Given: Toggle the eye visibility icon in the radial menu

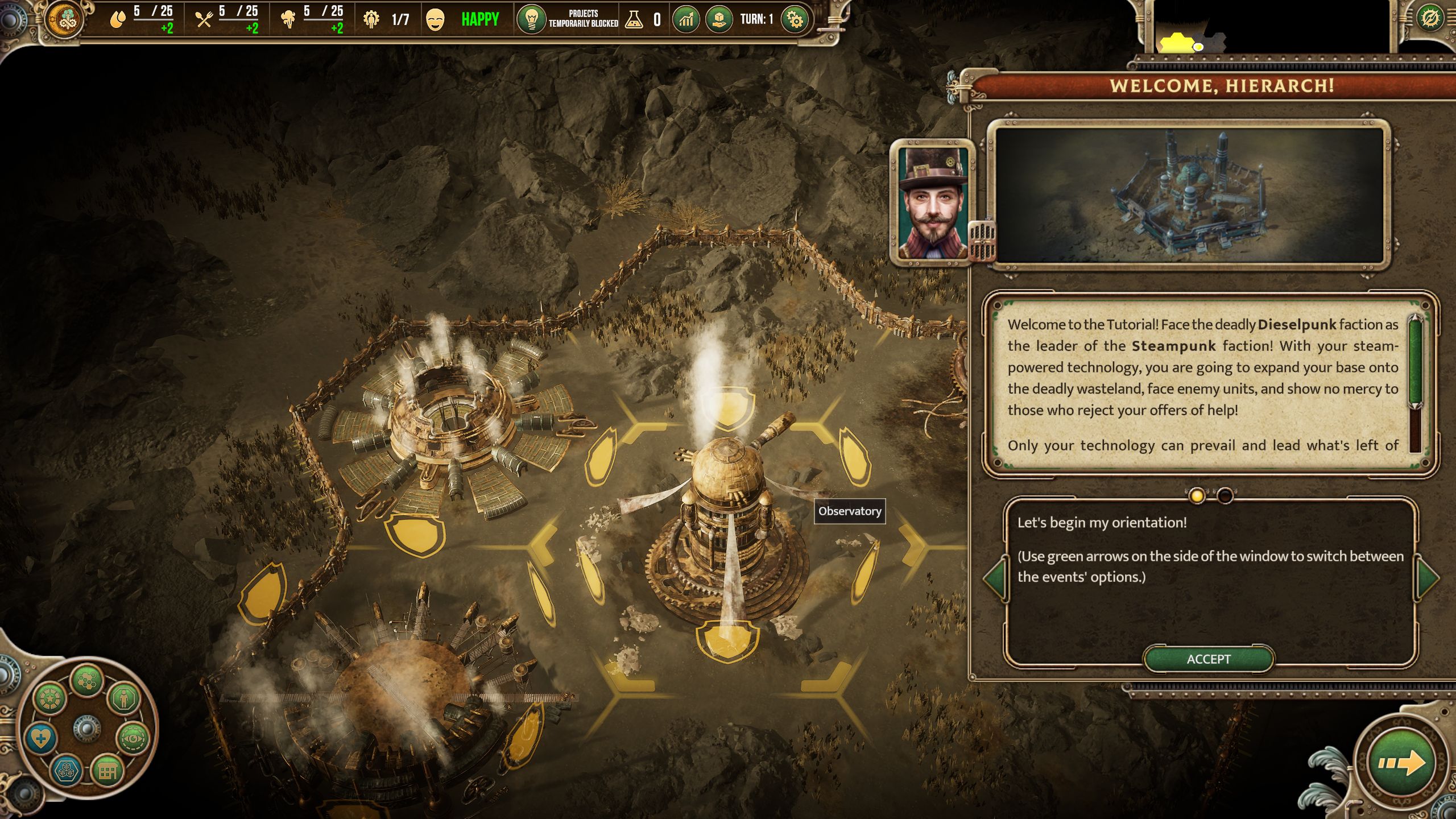Looking at the screenshot, I should [133, 739].
